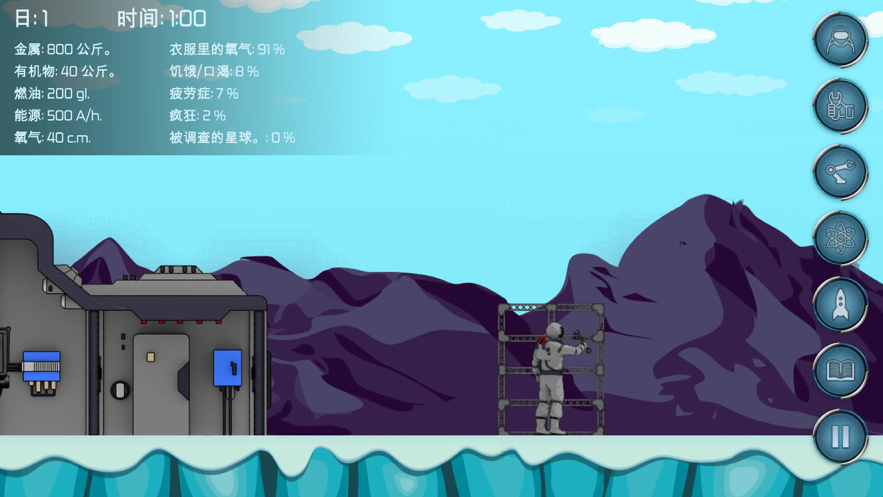Image resolution: width=883 pixels, height=497 pixels.
Task: Open the book journal button
Action: tap(840, 370)
